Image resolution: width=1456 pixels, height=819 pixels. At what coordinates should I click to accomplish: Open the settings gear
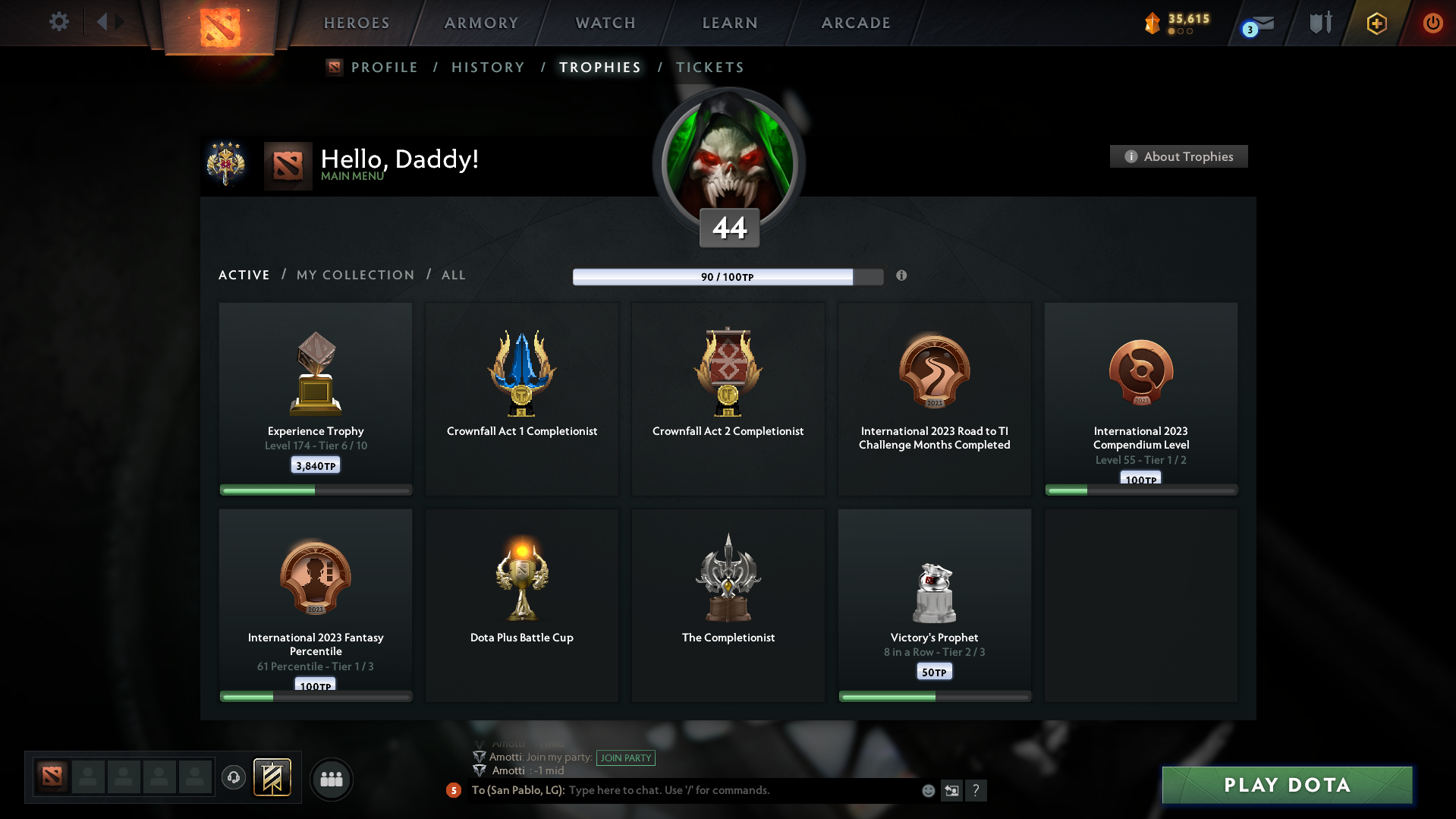click(58, 22)
